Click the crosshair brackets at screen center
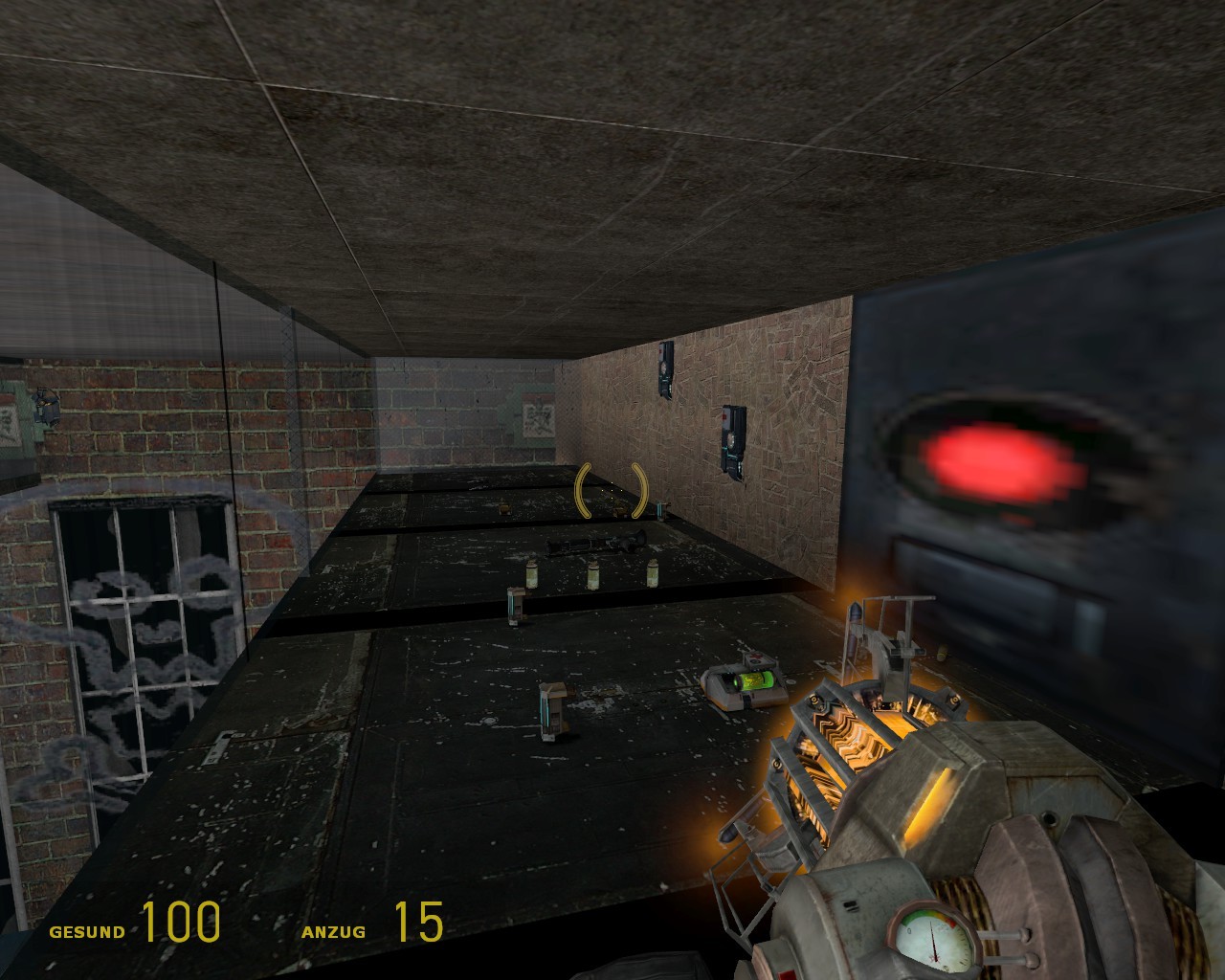Viewport: 1225px width, 980px height. point(610,490)
